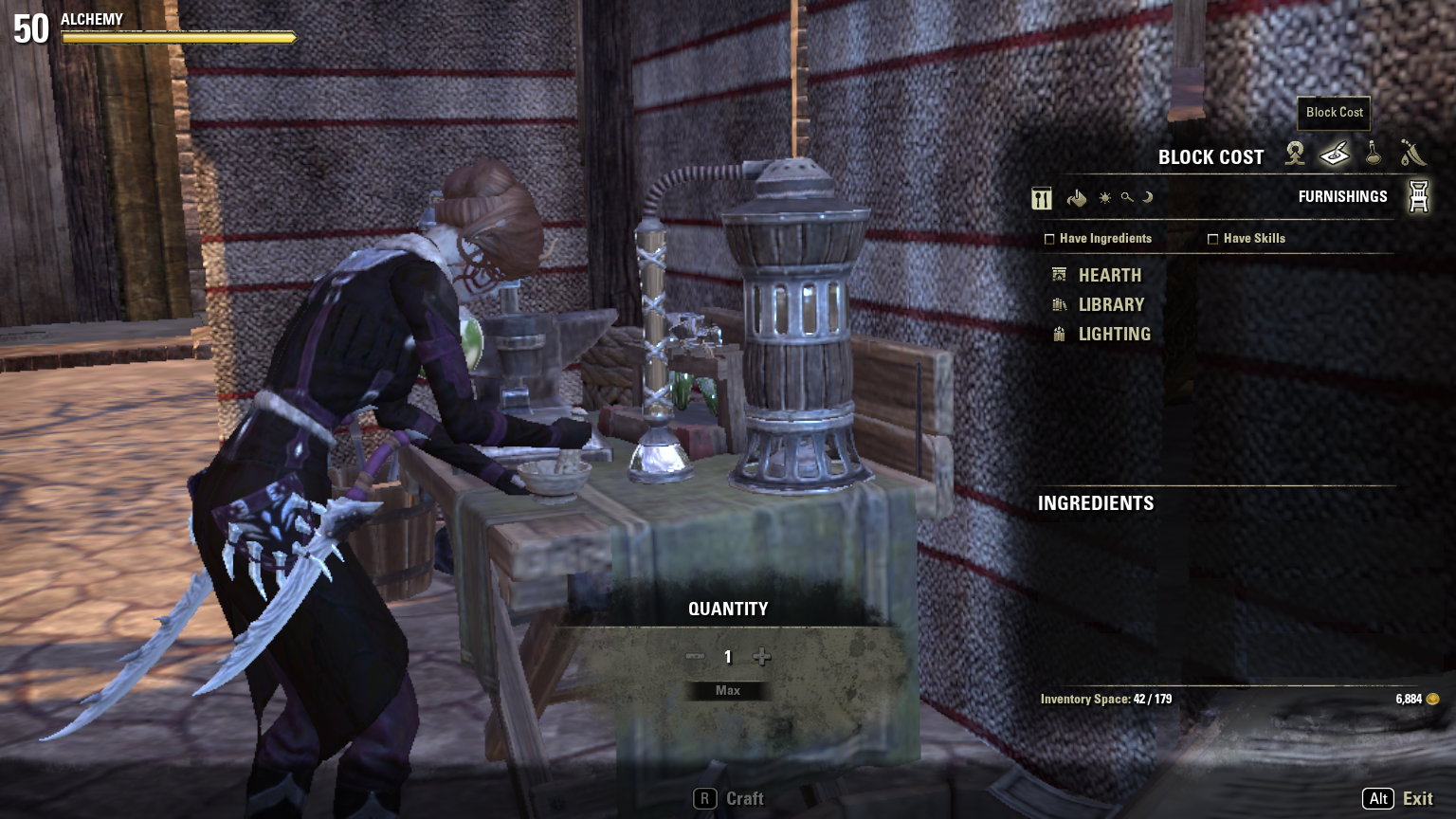This screenshot has width=1456, height=819.
Task: Expand the Library furnishing category
Action: coord(1111,304)
